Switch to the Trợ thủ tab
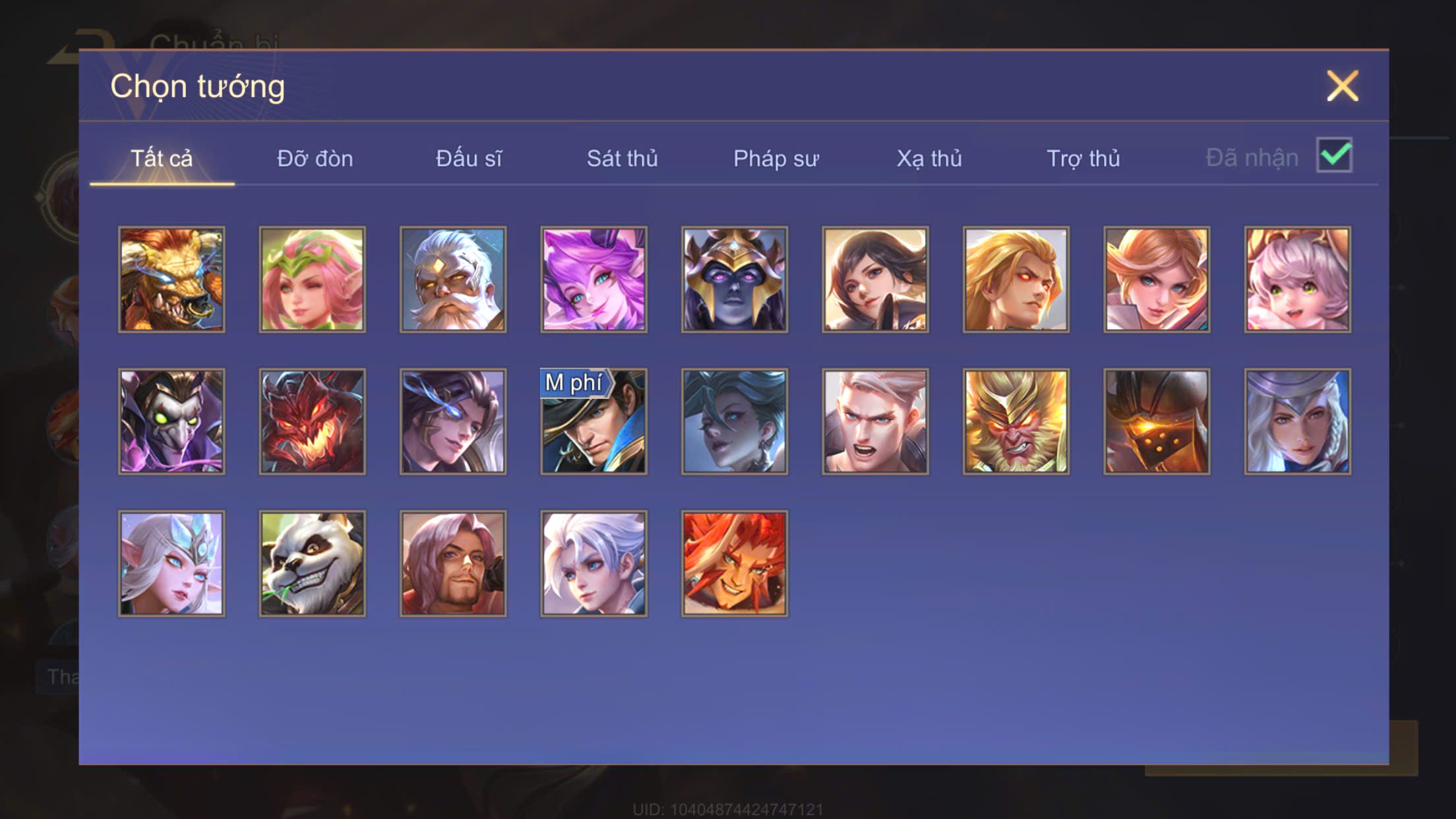This screenshot has width=1456, height=819. [1083, 159]
